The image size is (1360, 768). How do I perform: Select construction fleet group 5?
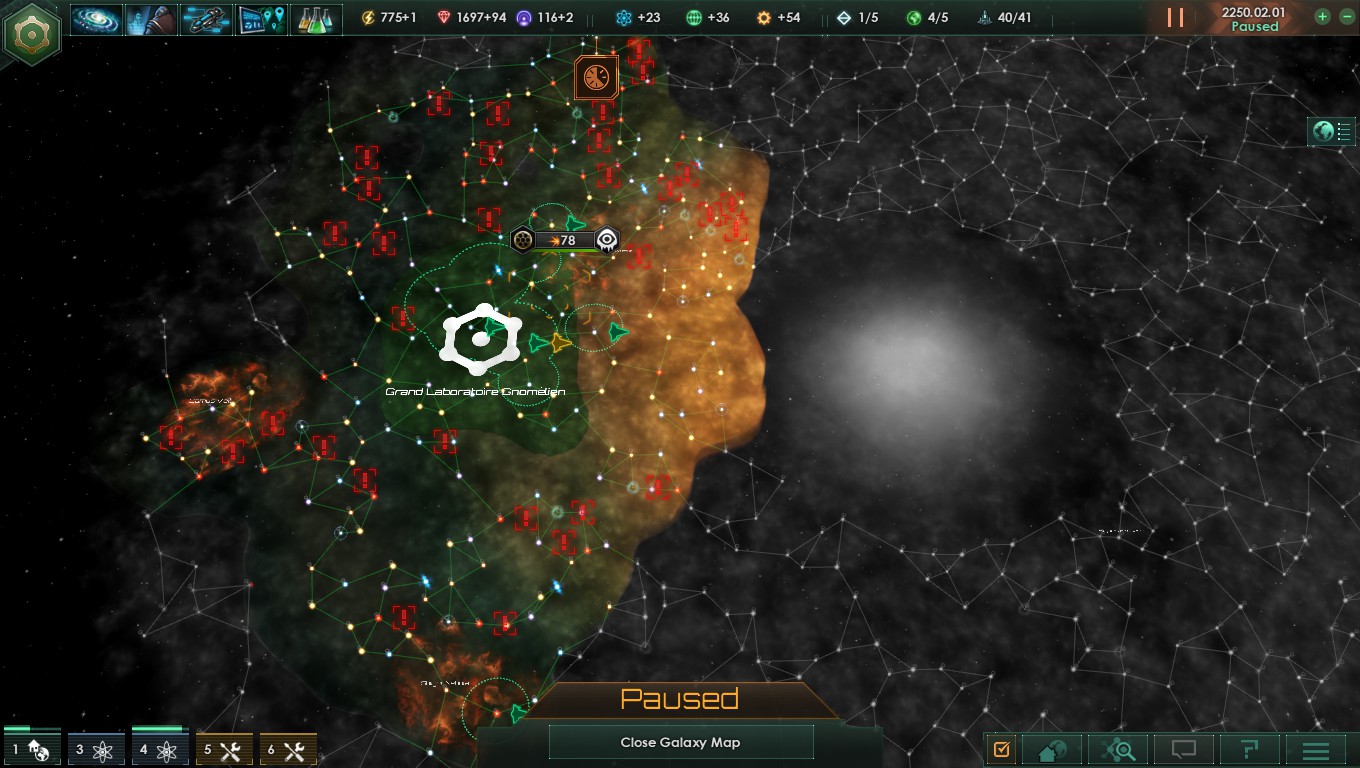pos(224,749)
